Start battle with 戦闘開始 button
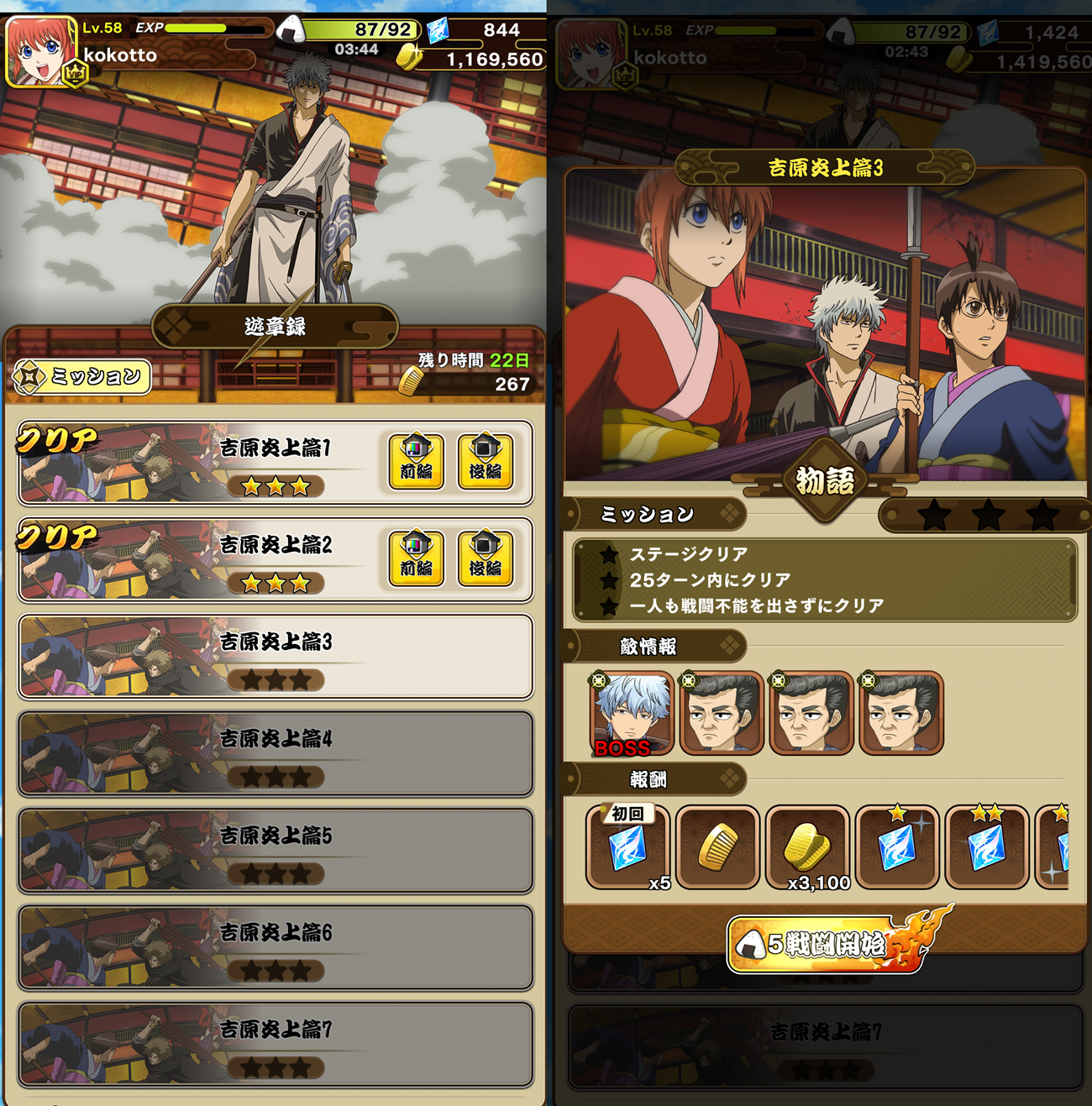1092x1106 pixels. [827, 945]
